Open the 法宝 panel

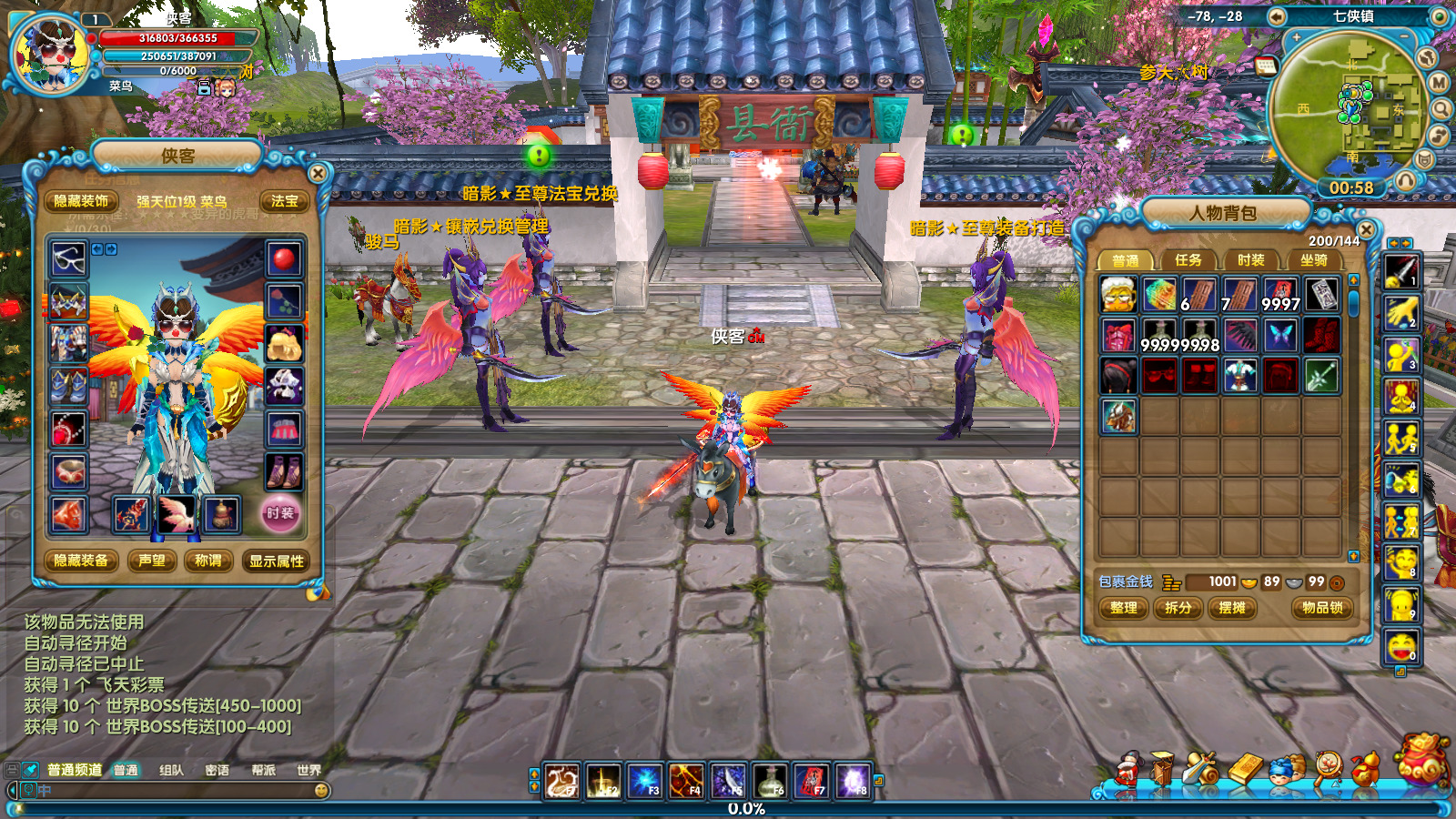[284, 201]
